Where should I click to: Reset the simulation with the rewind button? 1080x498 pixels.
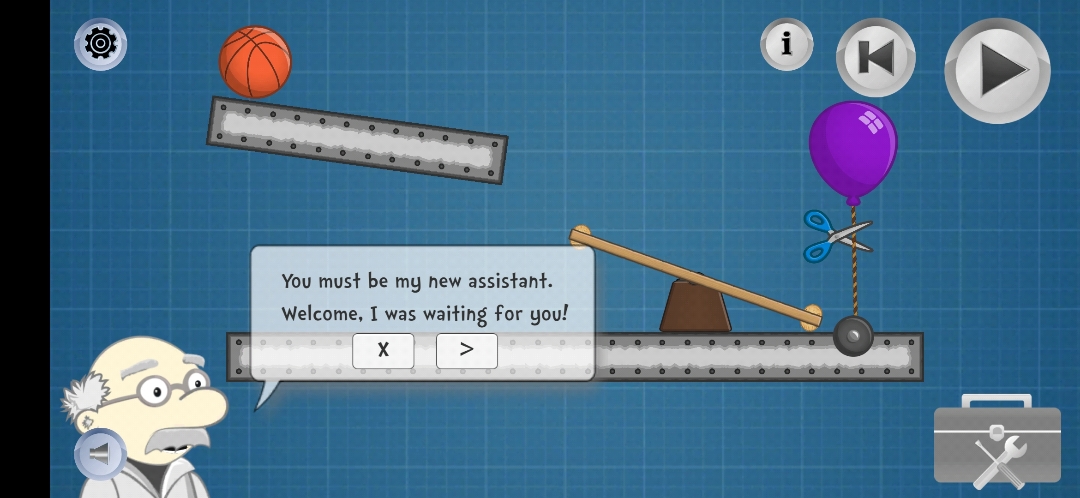coord(875,58)
